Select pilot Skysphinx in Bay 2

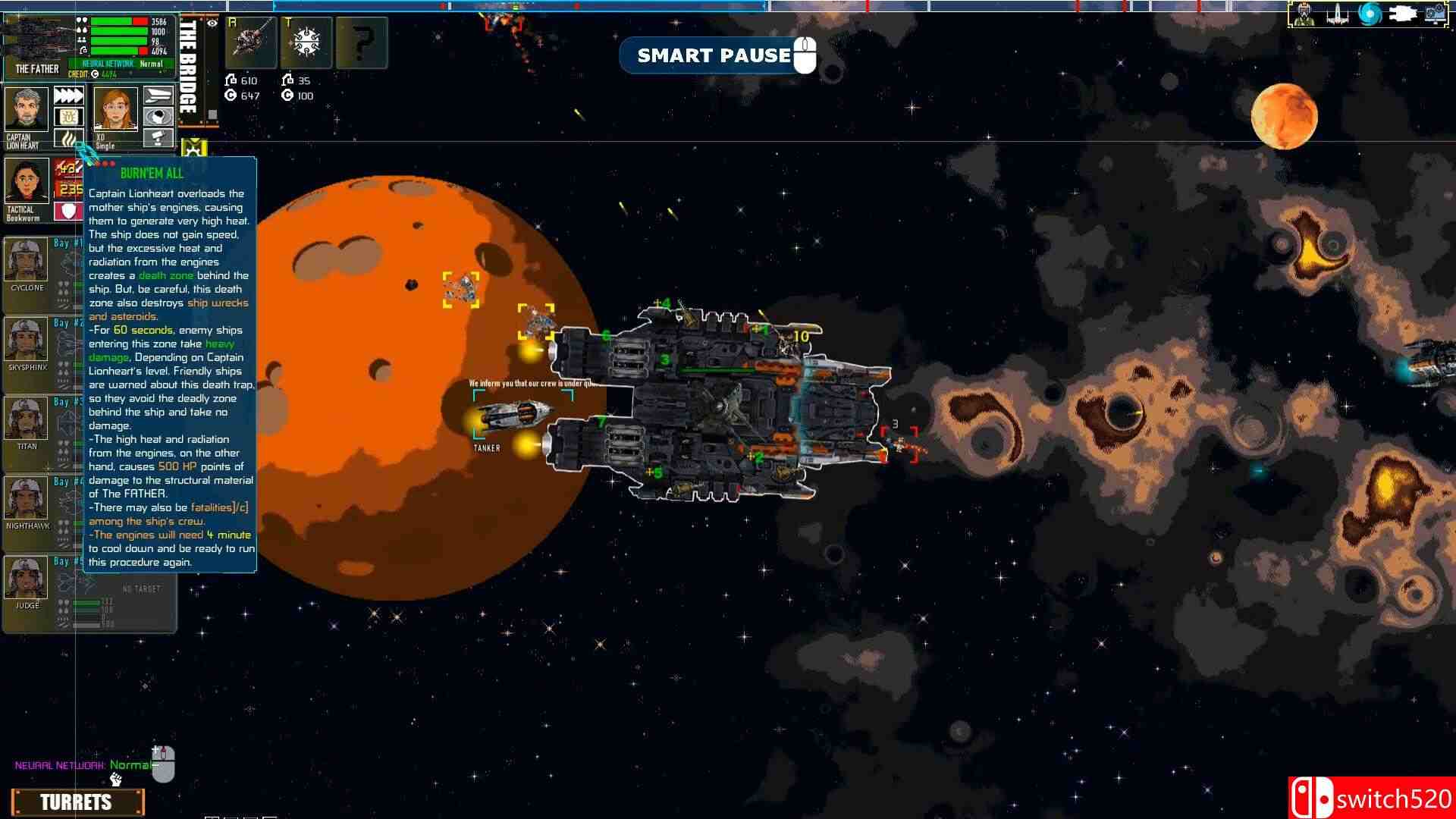[27, 340]
